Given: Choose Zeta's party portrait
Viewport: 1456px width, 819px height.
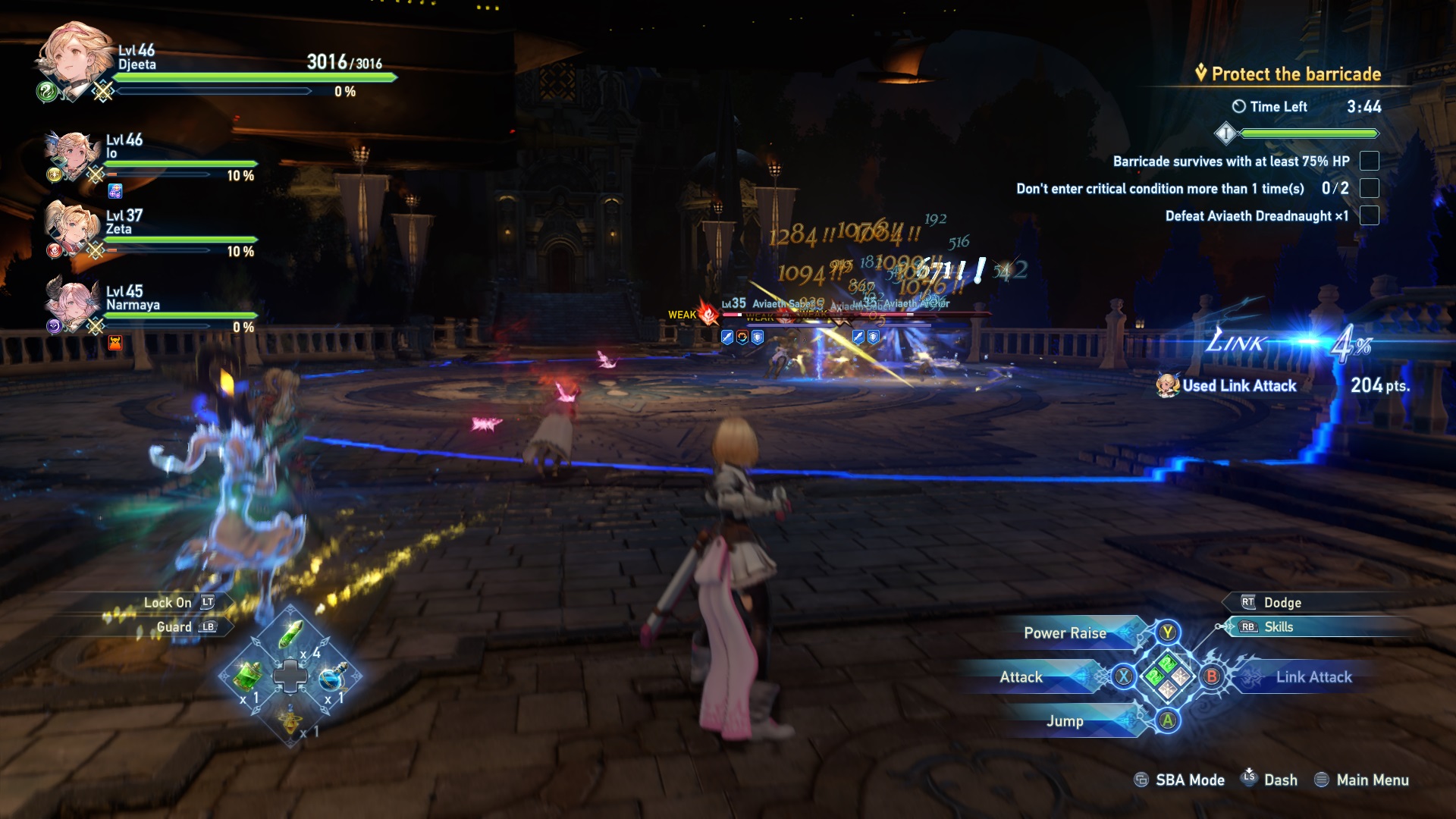Looking at the screenshot, I should pos(71,226).
